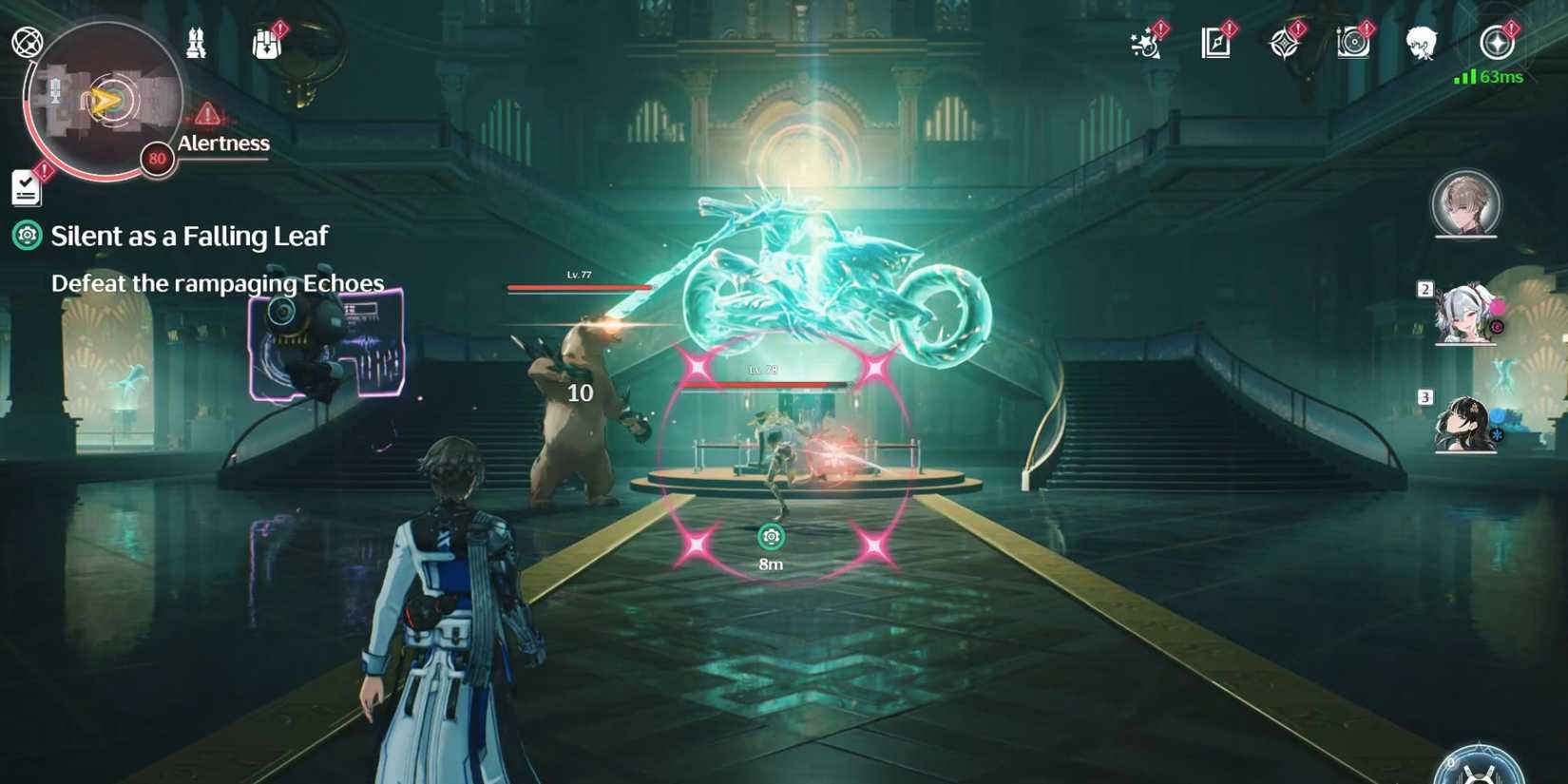Open the Tactical Hologram disc icon
Image resolution: width=1568 pixels, height=784 pixels.
pos(1353,42)
